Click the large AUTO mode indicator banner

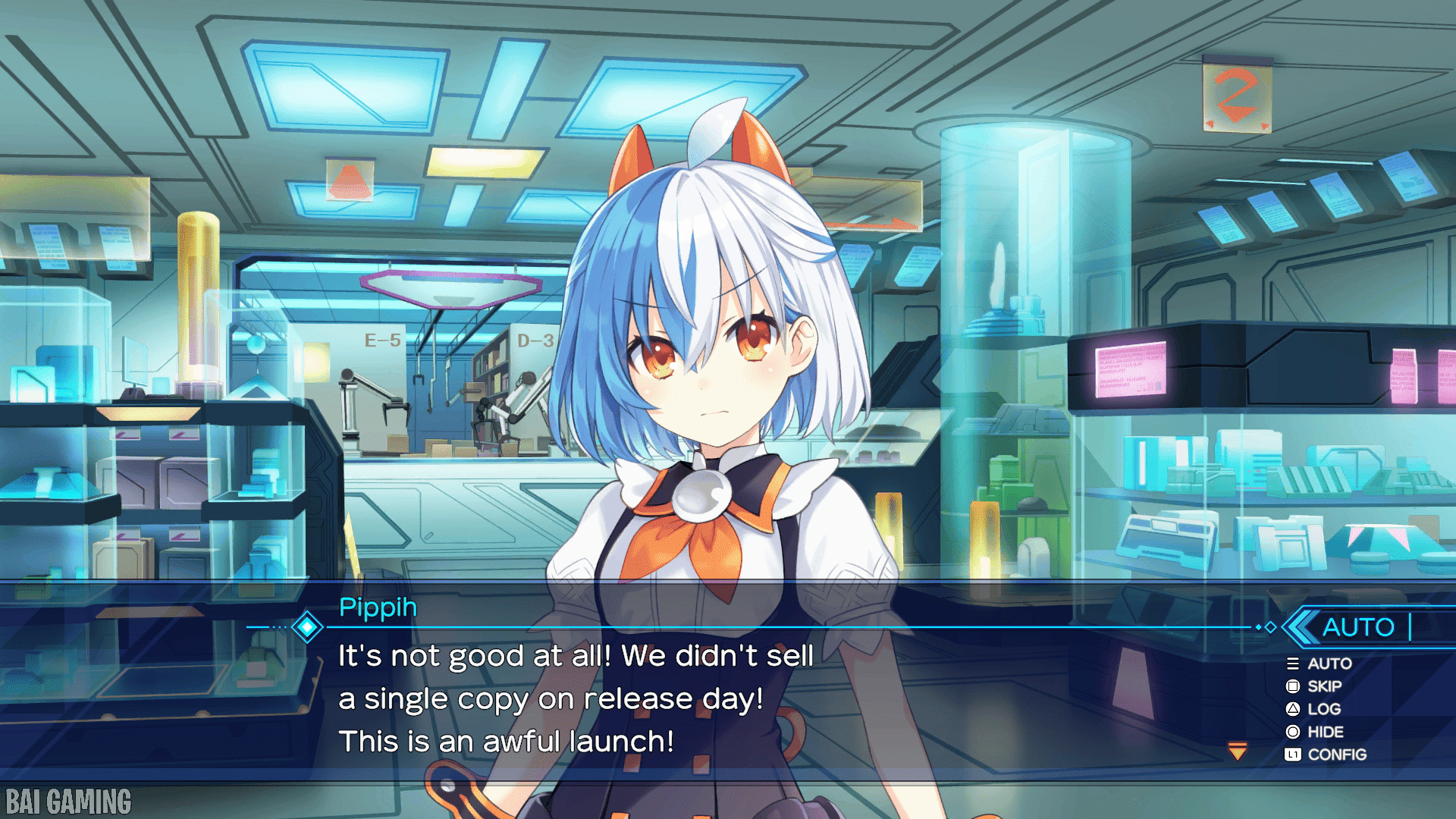point(1357,627)
